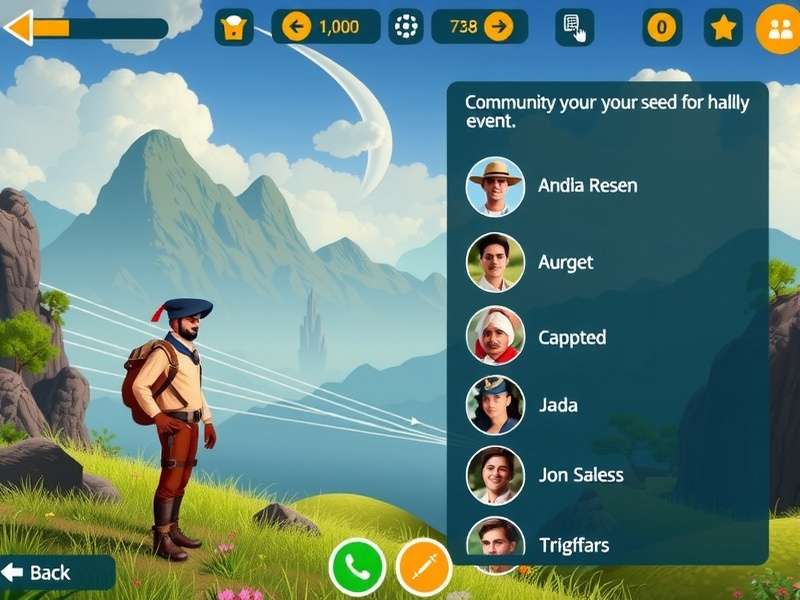Open the star favorites button
The width and height of the screenshot is (800, 600).
point(723,27)
